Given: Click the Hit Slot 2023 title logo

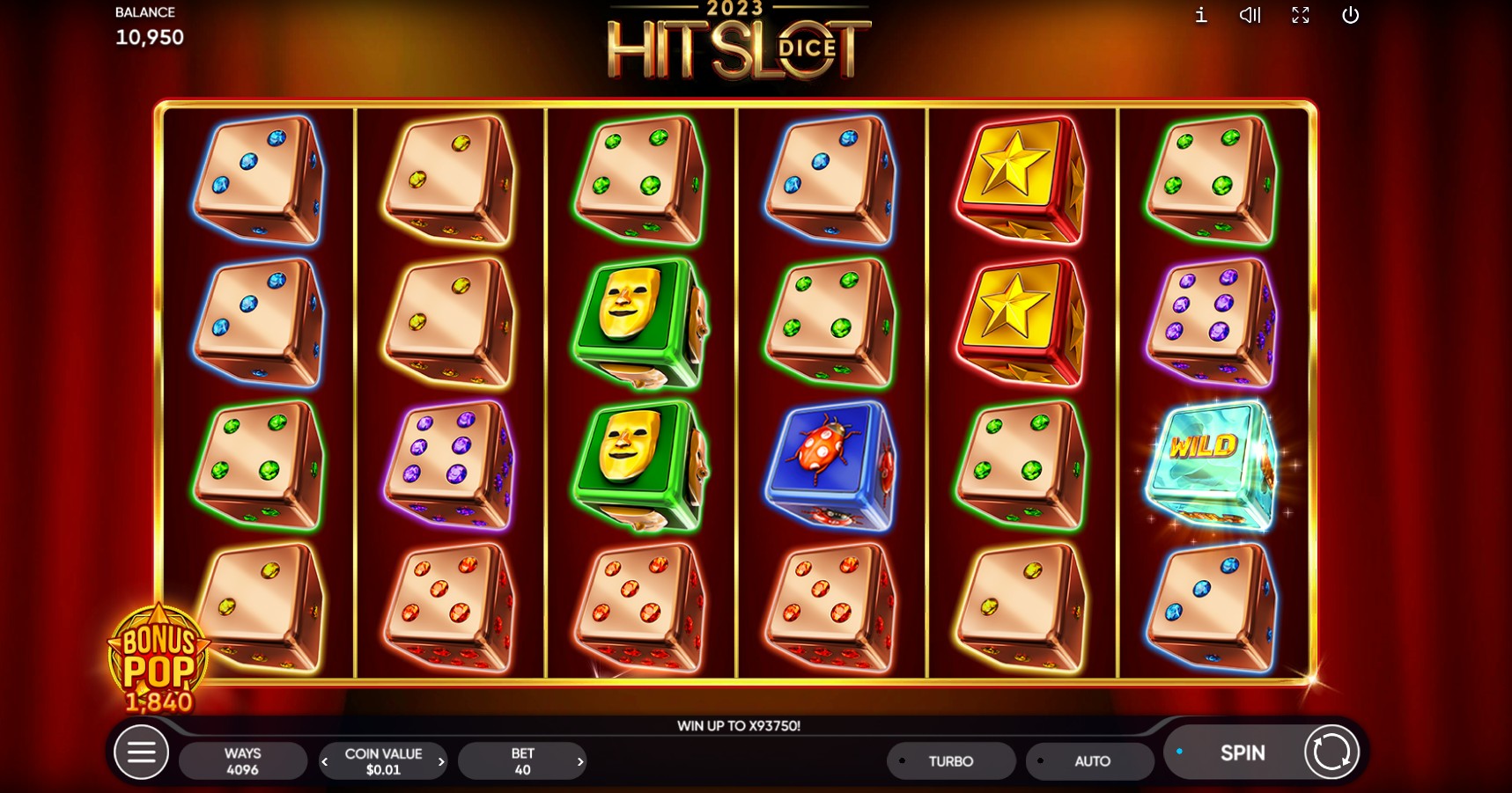Looking at the screenshot, I should click(x=738, y=44).
